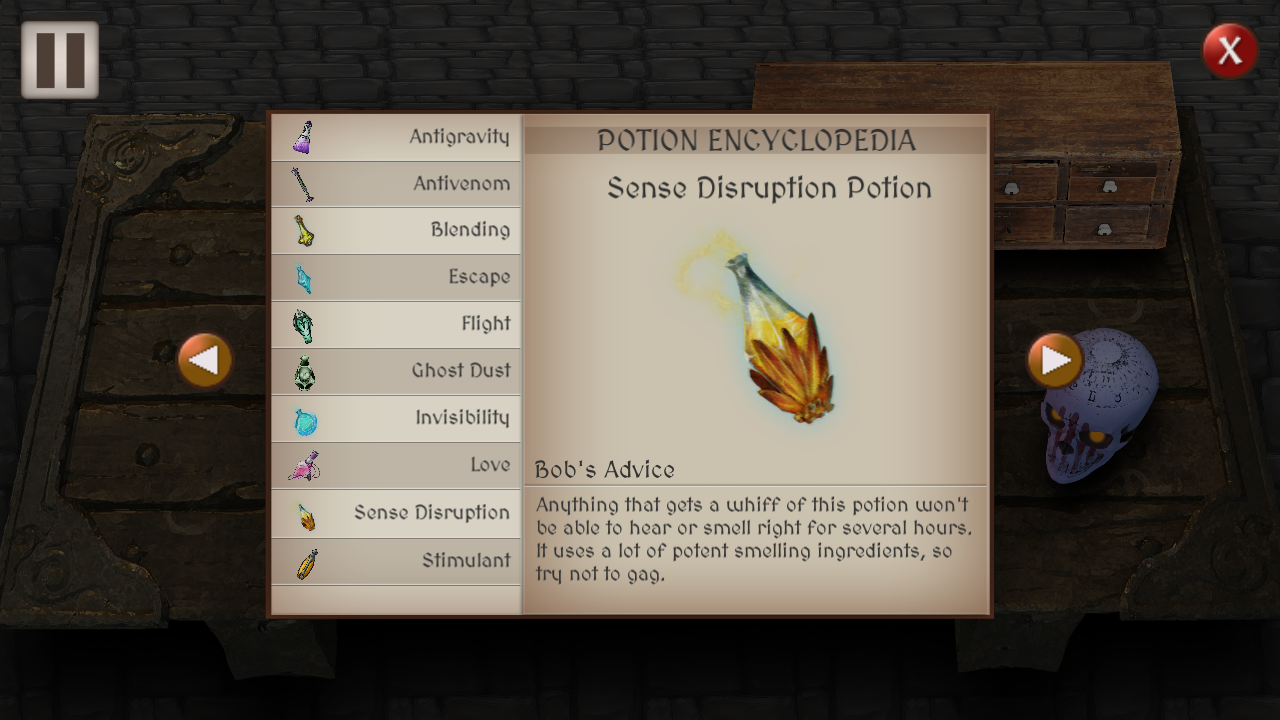
Task: Go to the previous encyclopedia page
Action: click(205, 360)
